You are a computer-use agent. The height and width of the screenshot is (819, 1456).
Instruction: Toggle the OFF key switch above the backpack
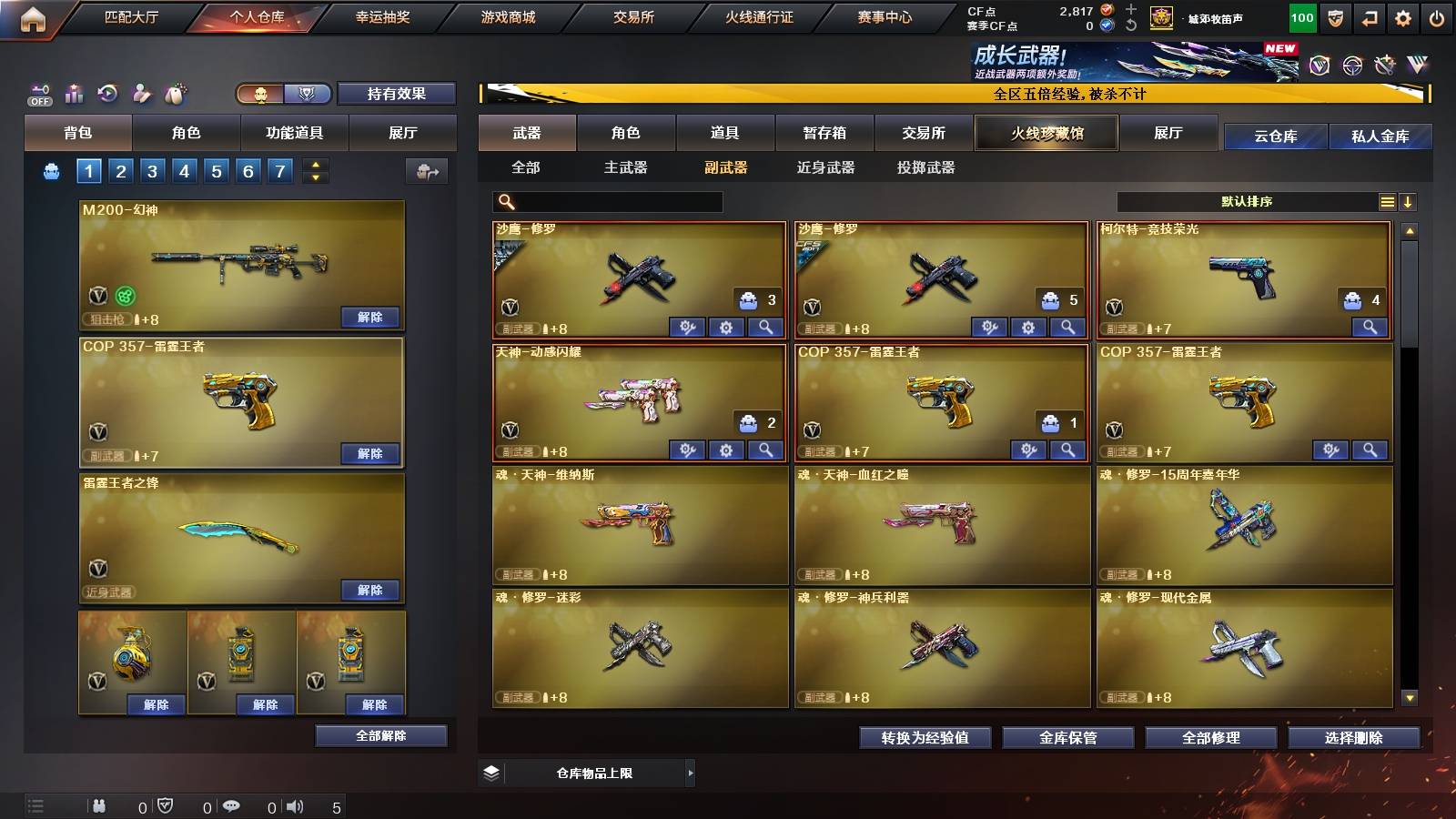click(38, 94)
